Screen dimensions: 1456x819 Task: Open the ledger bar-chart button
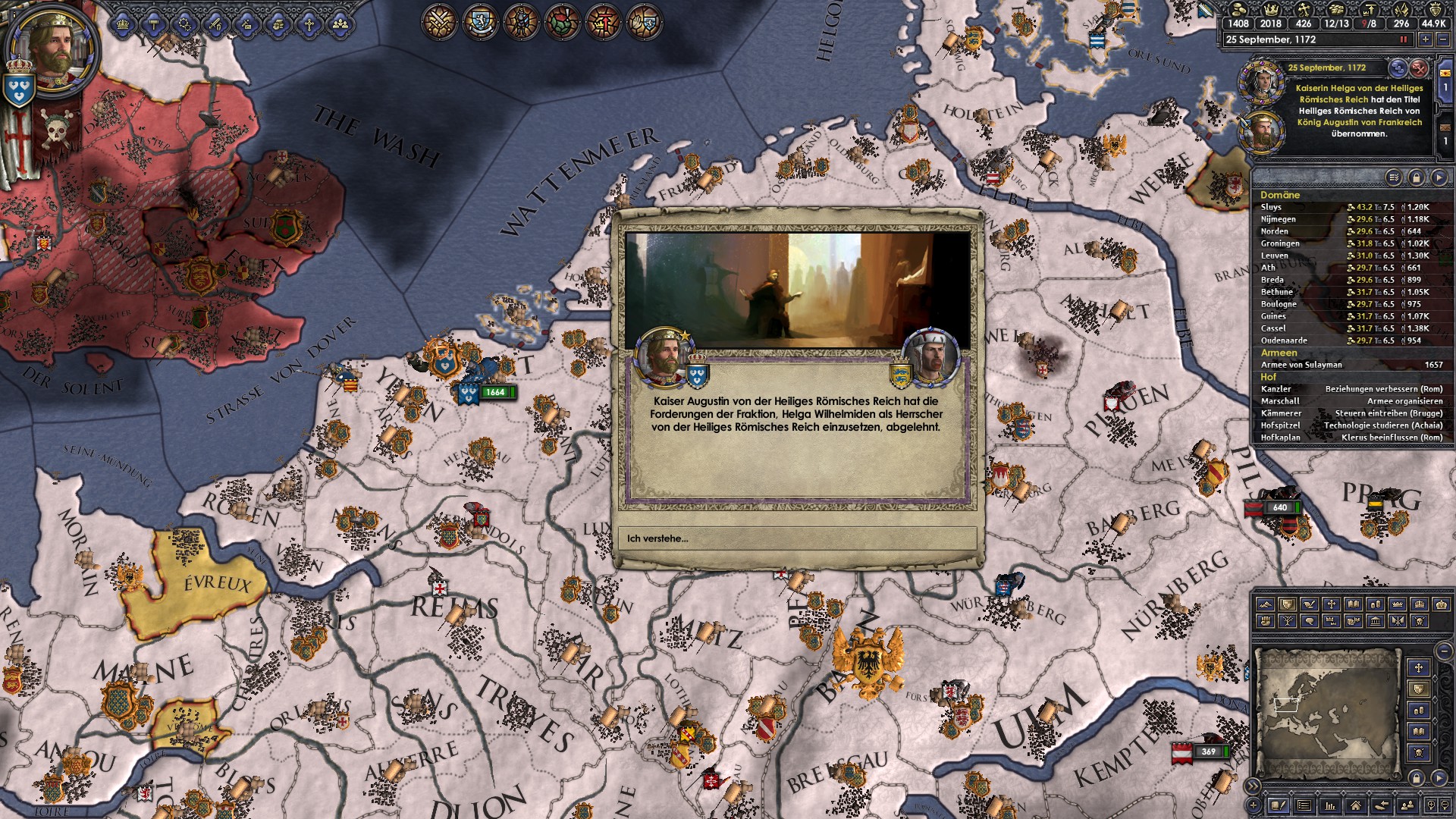(x=1330, y=805)
